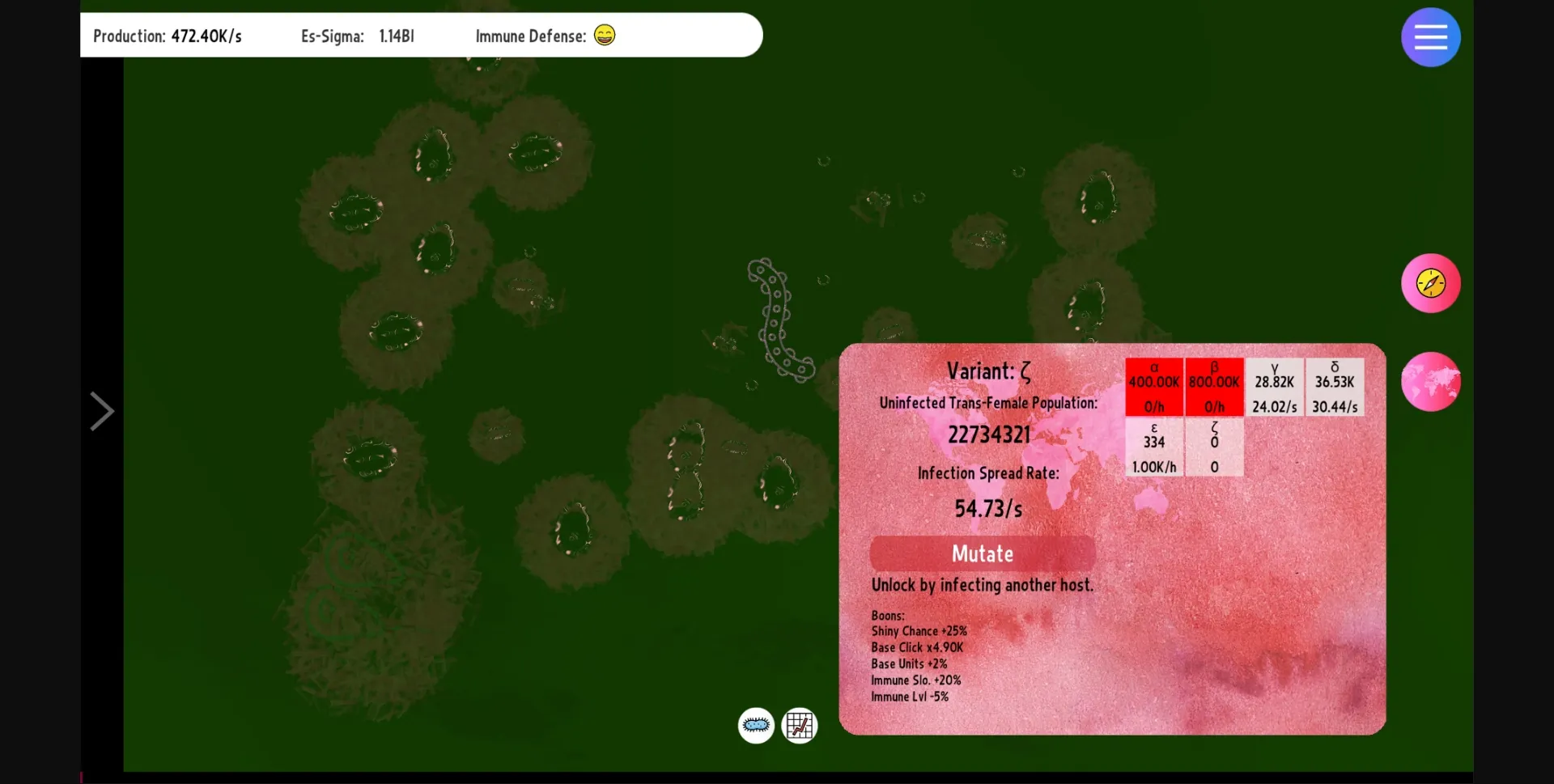This screenshot has height=784, width=1554.
Task: Select the beta variant cell showing 800.00K
Action: (x=1214, y=386)
